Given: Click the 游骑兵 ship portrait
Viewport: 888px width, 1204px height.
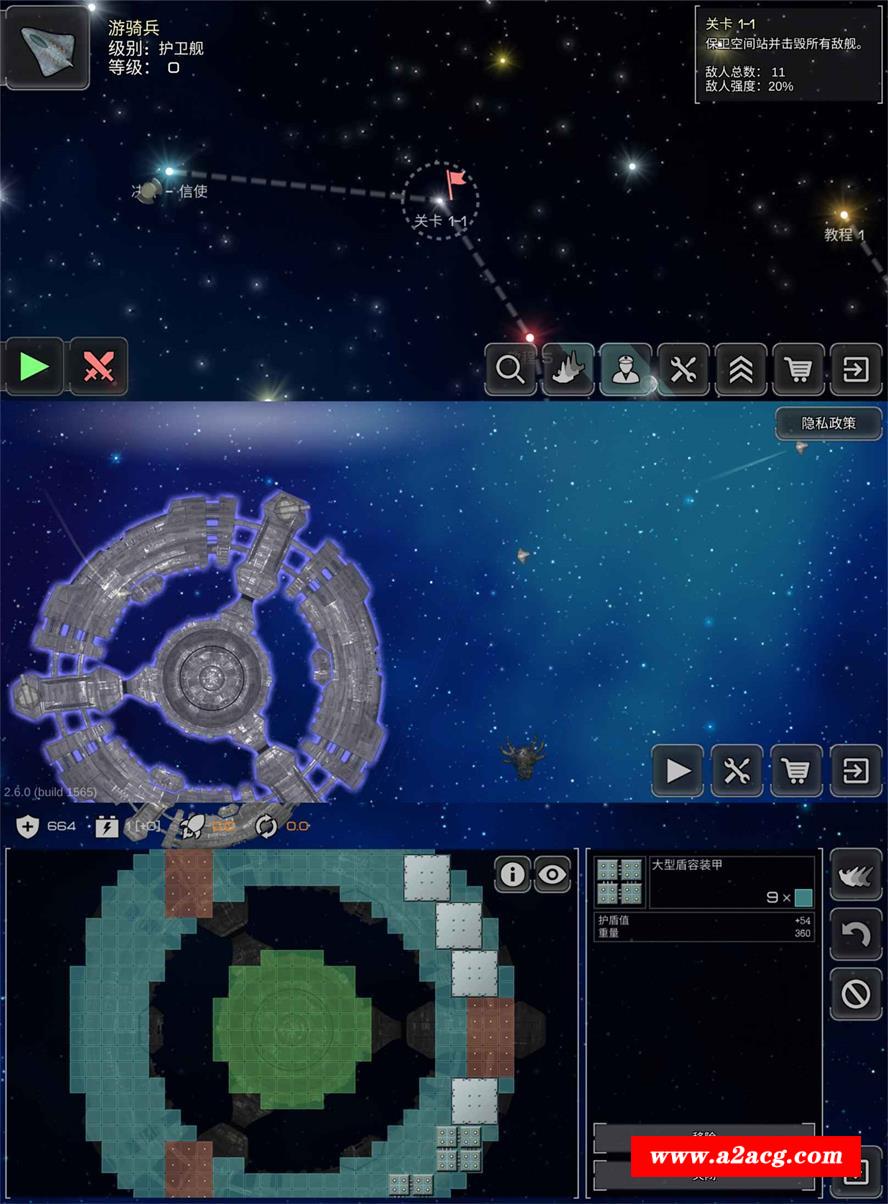Looking at the screenshot, I should tap(47, 47).
